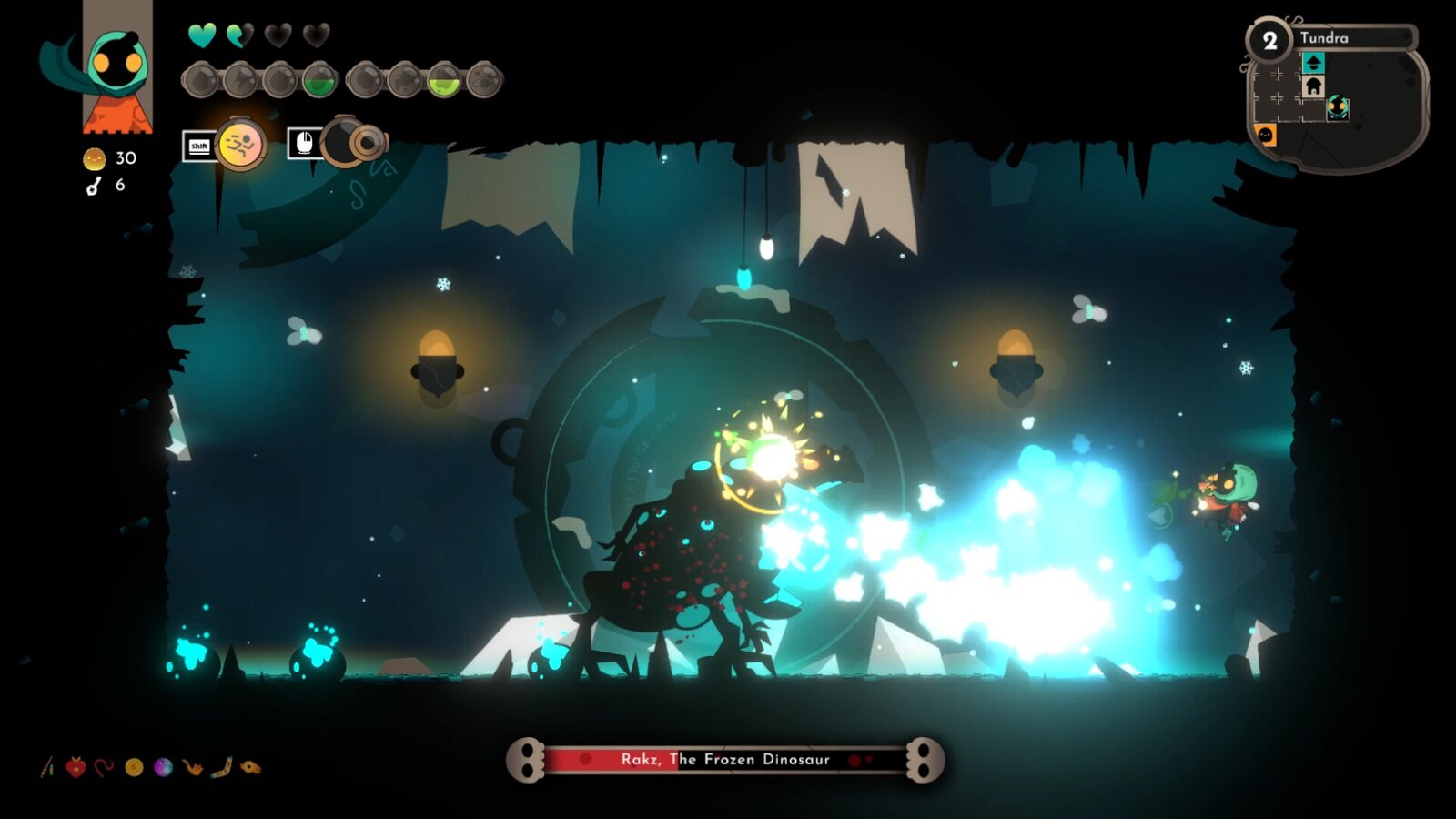Select the red heart amulet item

(76, 768)
